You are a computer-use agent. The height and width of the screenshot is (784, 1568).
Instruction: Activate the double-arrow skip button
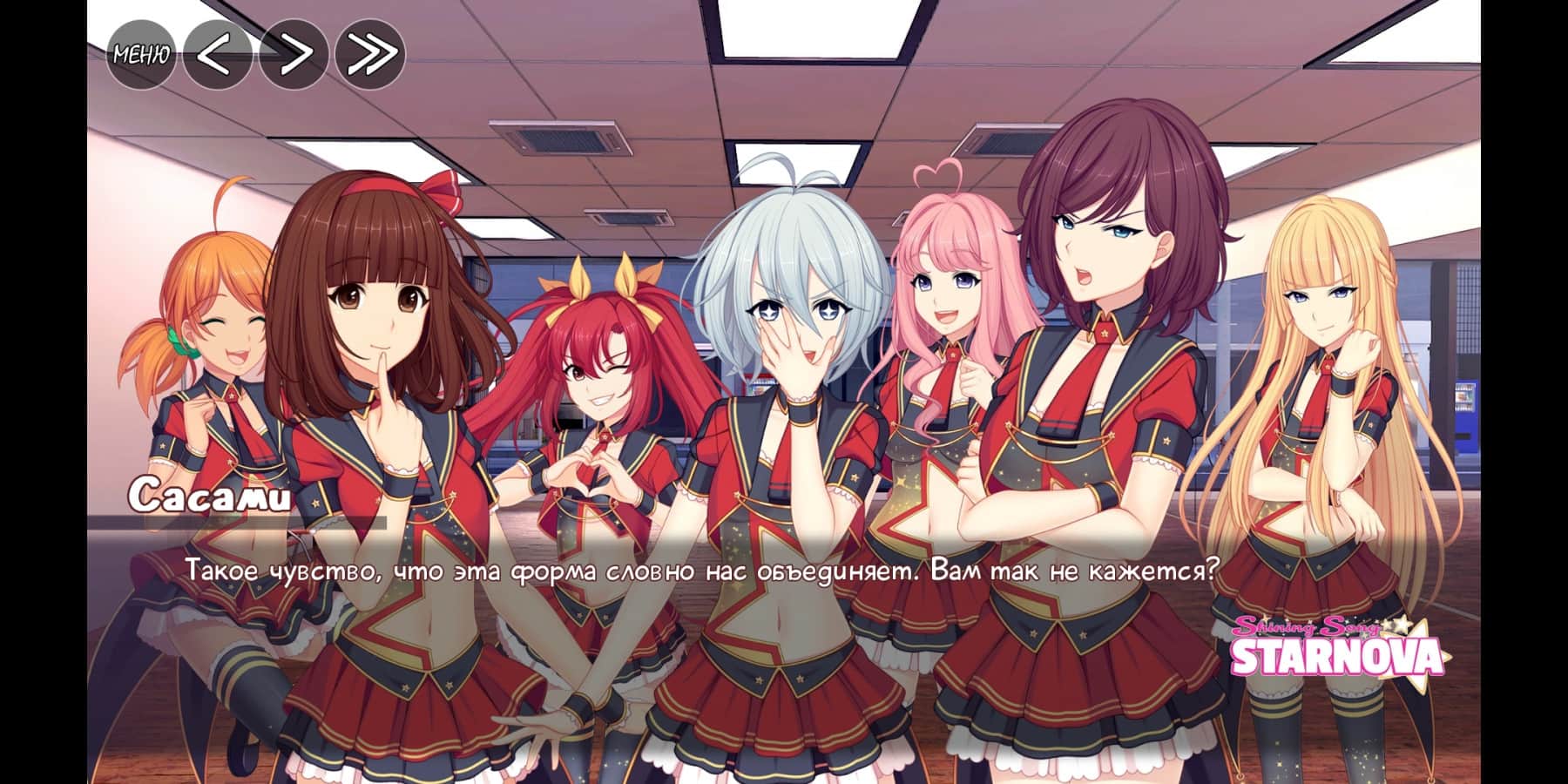[x=370, y=54]
